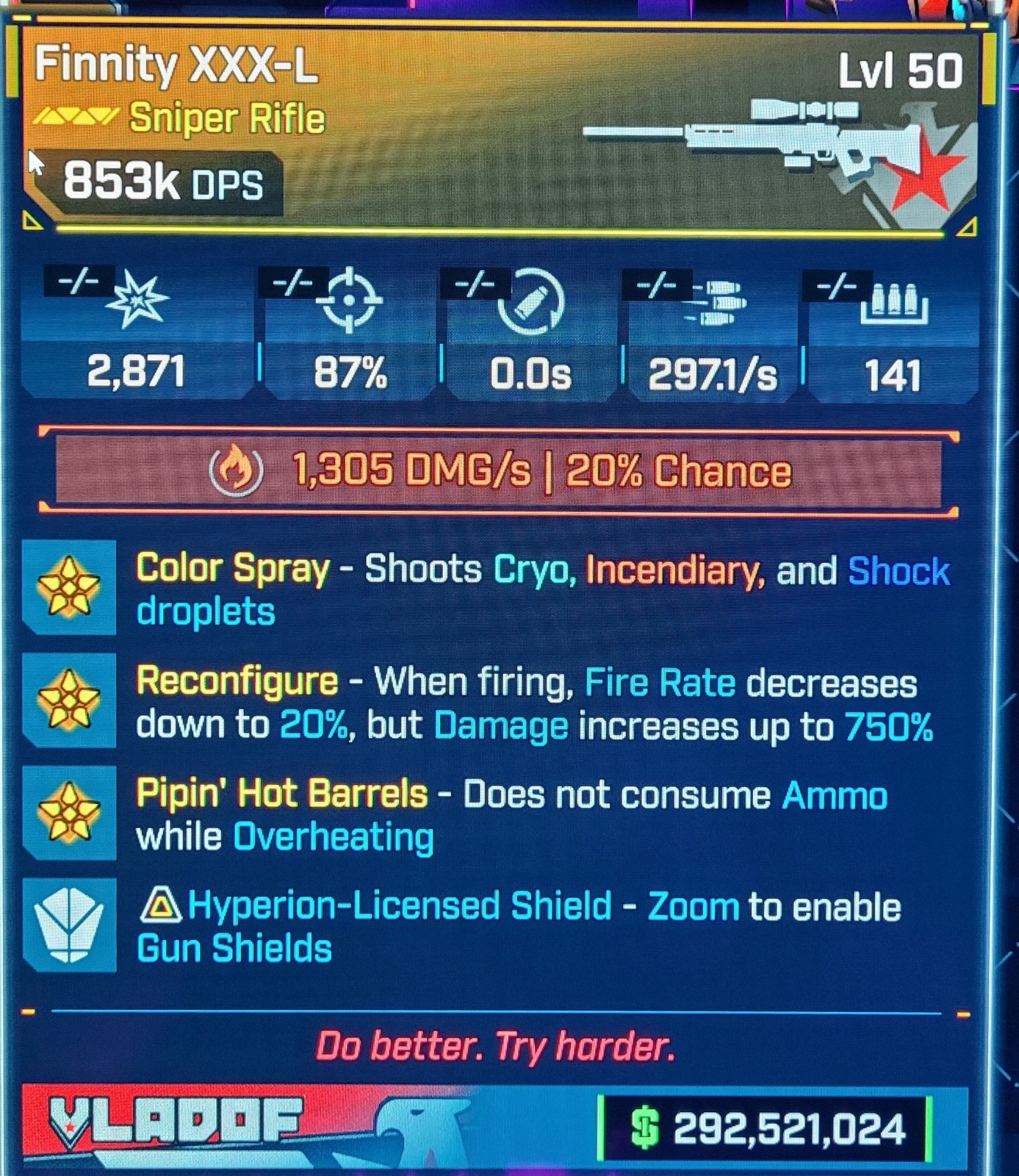
Task: Choose the Pipin' Hot Barrels perk icon
Action: [69, 812]
